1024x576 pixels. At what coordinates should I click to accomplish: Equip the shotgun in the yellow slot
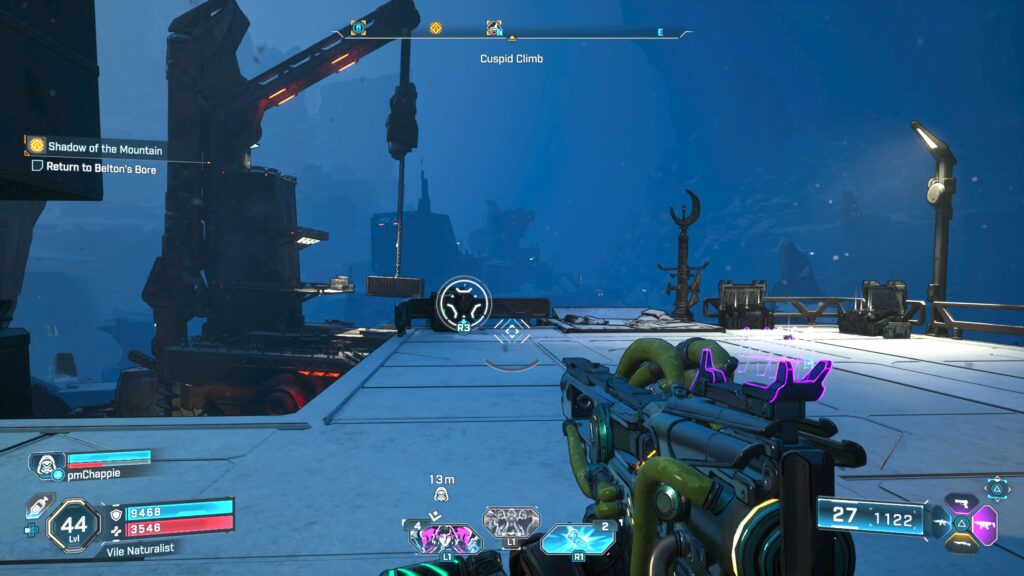pyautogui.click(x=961, y=541)
